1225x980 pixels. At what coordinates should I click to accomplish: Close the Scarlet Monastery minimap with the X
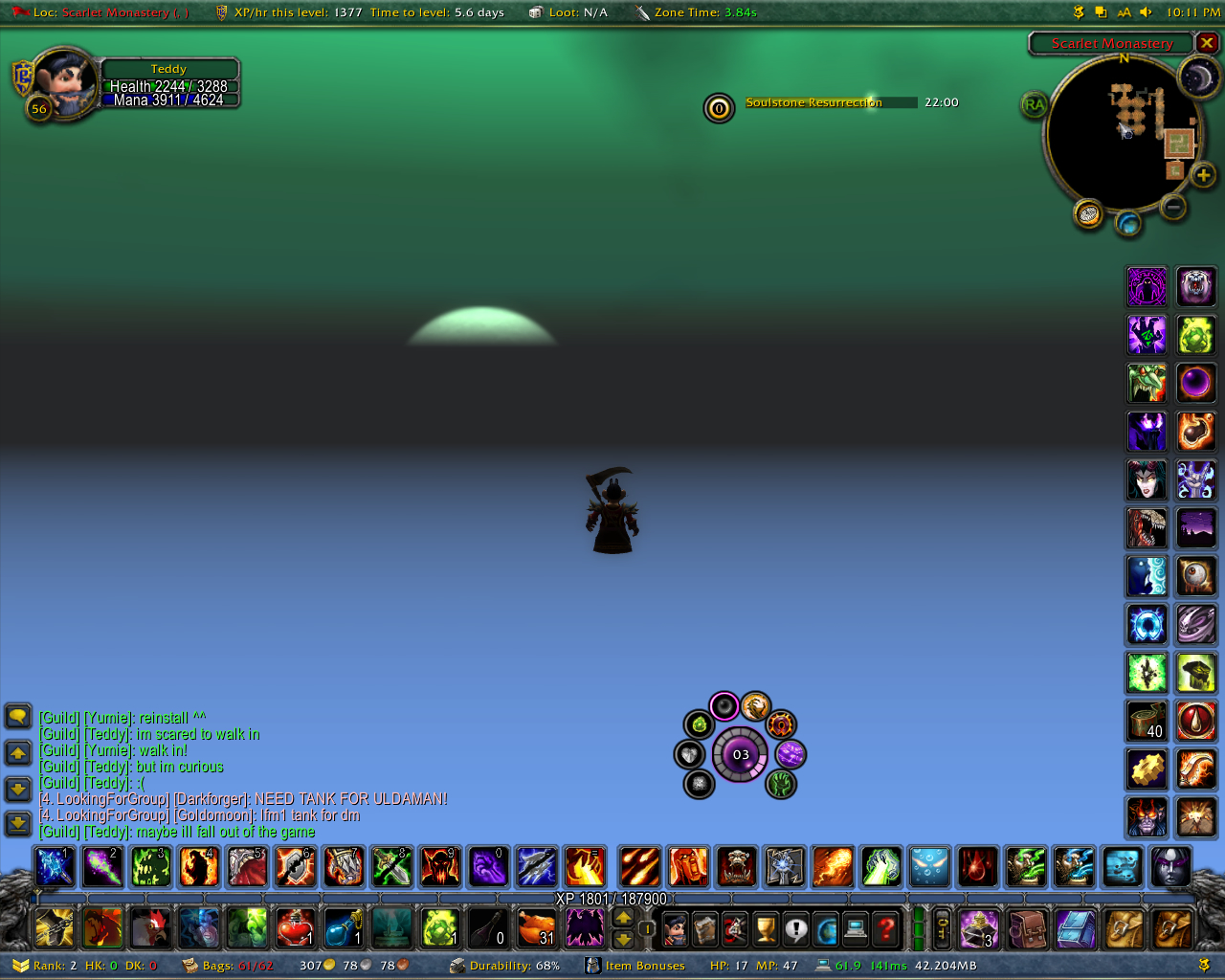point(1208,43)
